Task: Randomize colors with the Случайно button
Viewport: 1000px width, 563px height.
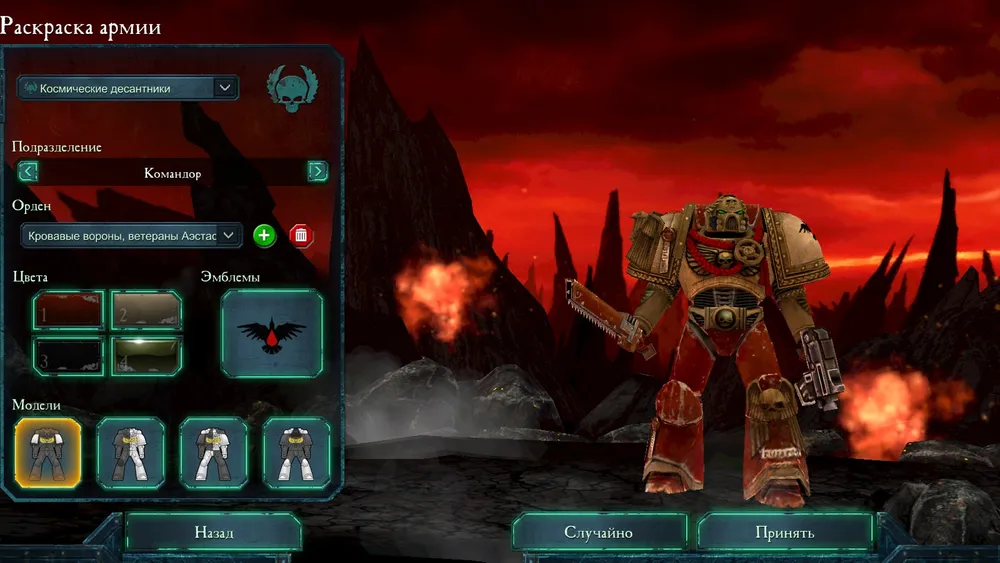Action: (x=599, y=533)
